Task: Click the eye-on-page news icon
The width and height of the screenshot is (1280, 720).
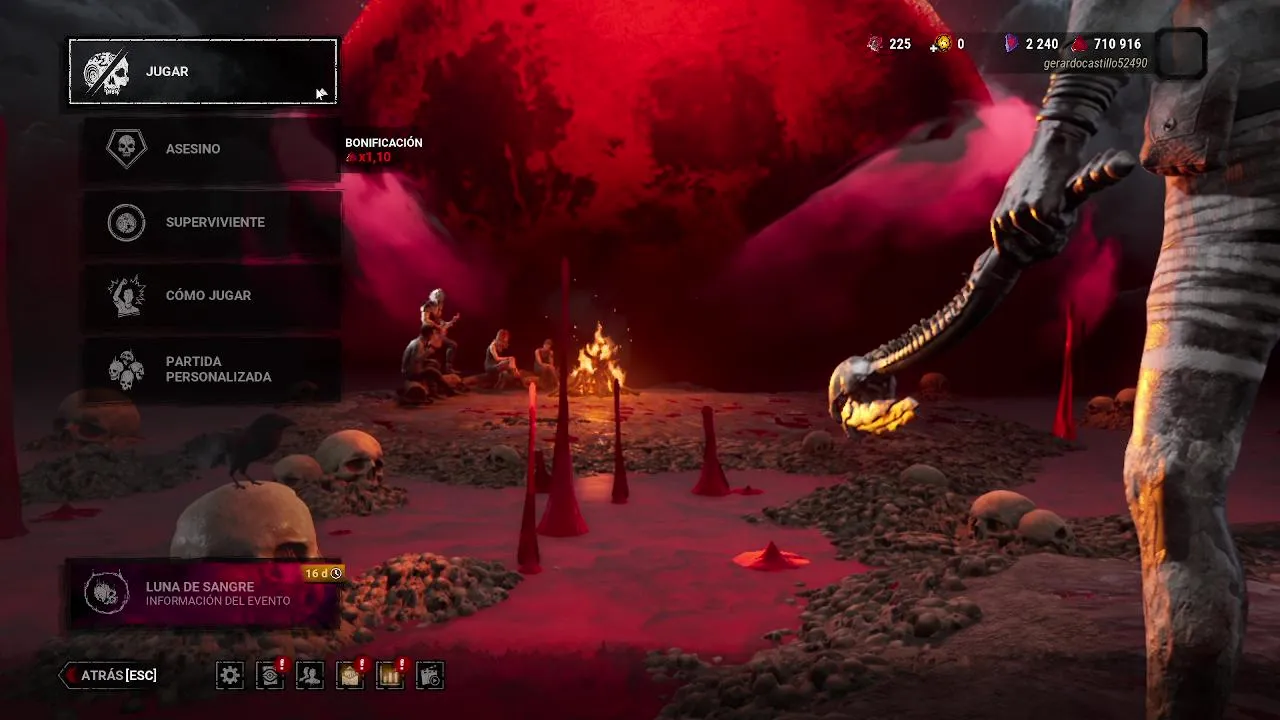Action: tap(270, 676)
